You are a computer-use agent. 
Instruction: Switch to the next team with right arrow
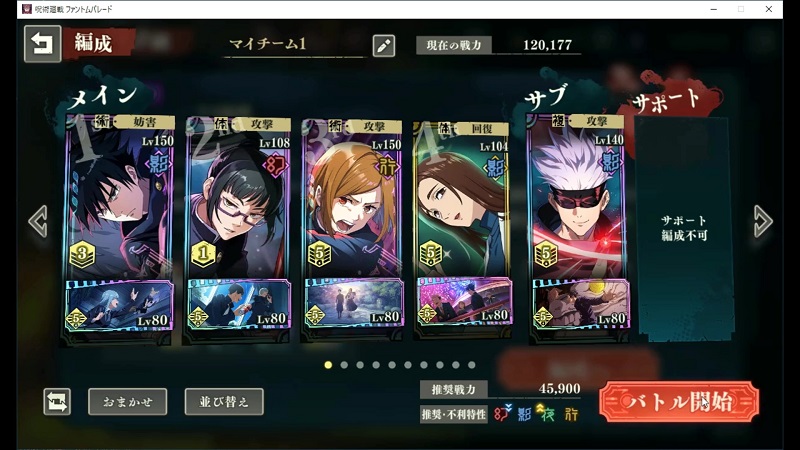coord(763,221)
